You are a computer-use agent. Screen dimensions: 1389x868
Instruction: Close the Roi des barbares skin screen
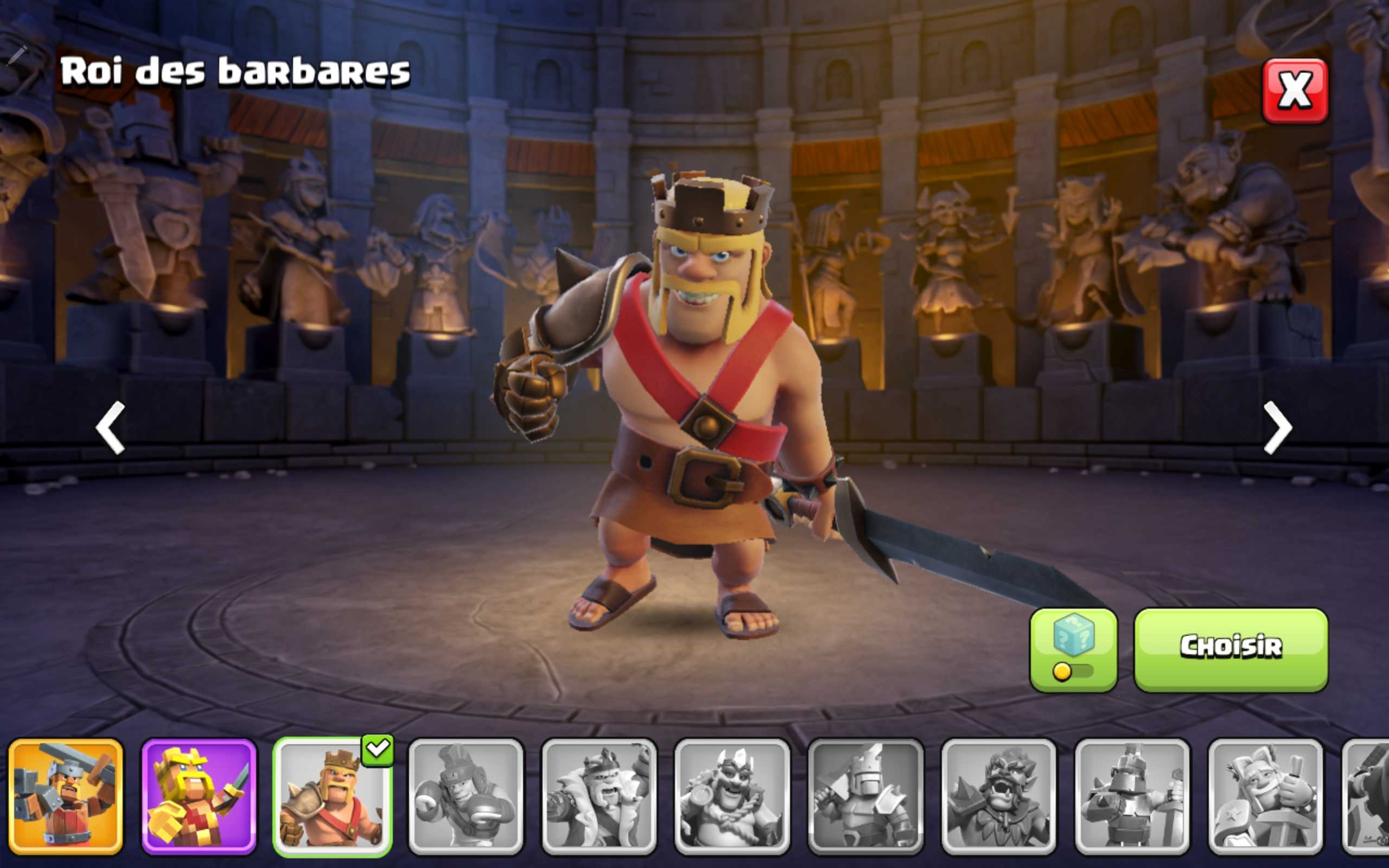(1294, 91)
